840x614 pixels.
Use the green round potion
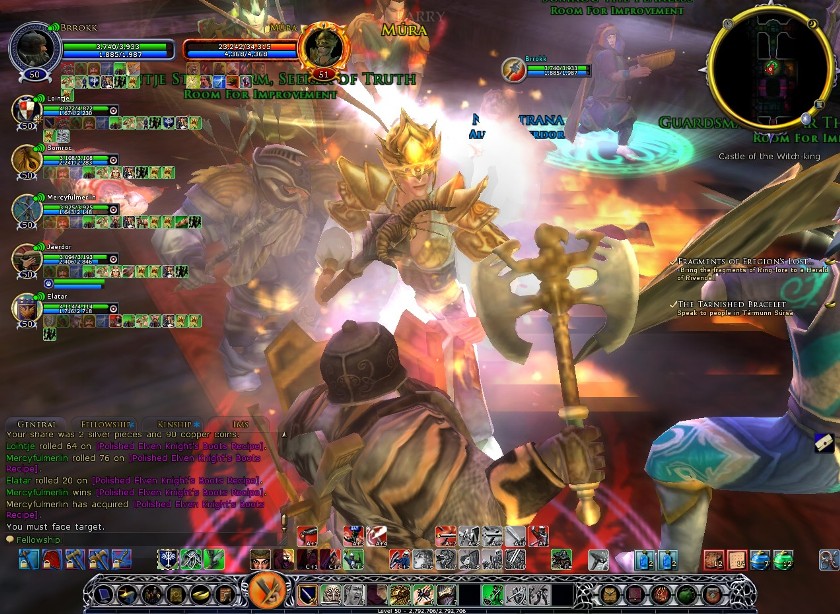point(782,558)
